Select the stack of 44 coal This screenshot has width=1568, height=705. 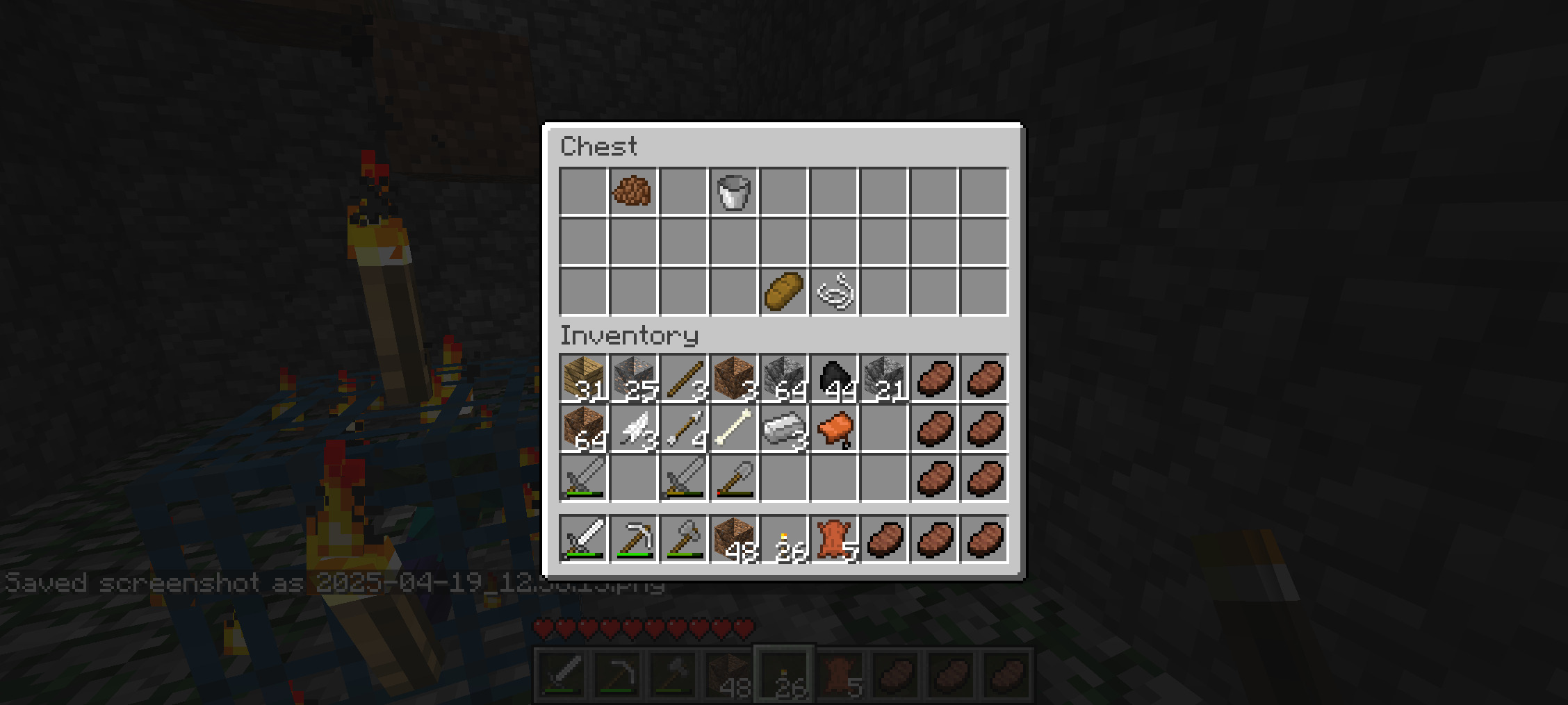(x=834, y=379)
